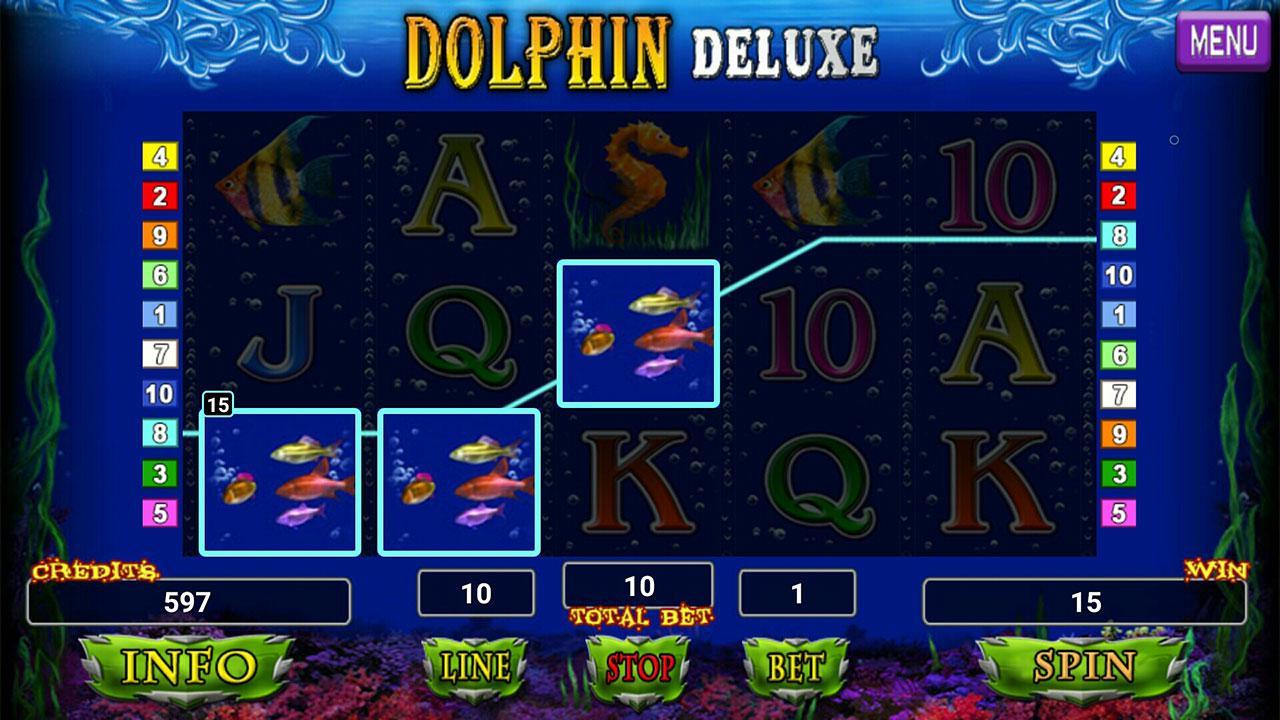Click the highlighted fish symbol on reel three
The width and height of the screenshot is (1280, 720).
coord(640,332)
